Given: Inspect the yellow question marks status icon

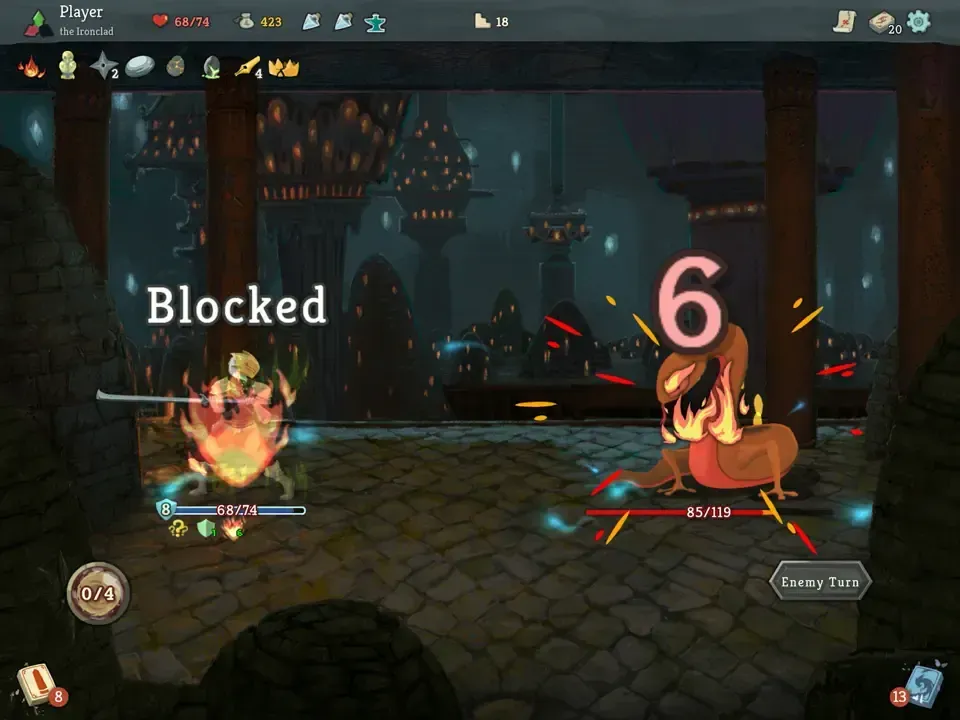Looking at the screenshot, I should [180, 529].
